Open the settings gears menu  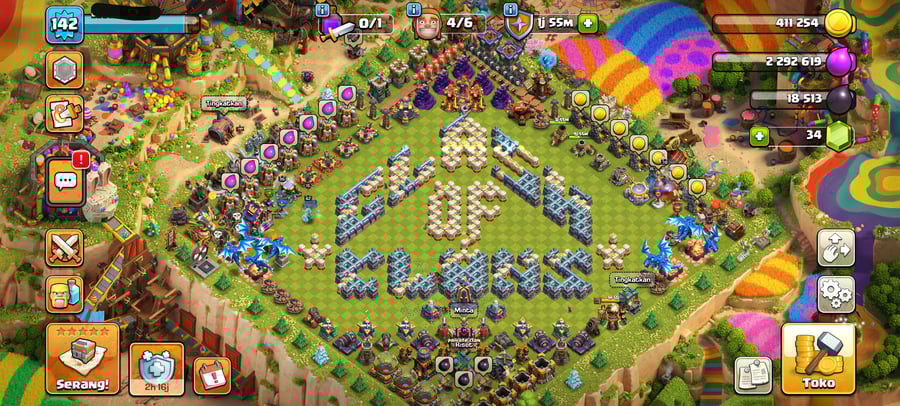point(836,294)
